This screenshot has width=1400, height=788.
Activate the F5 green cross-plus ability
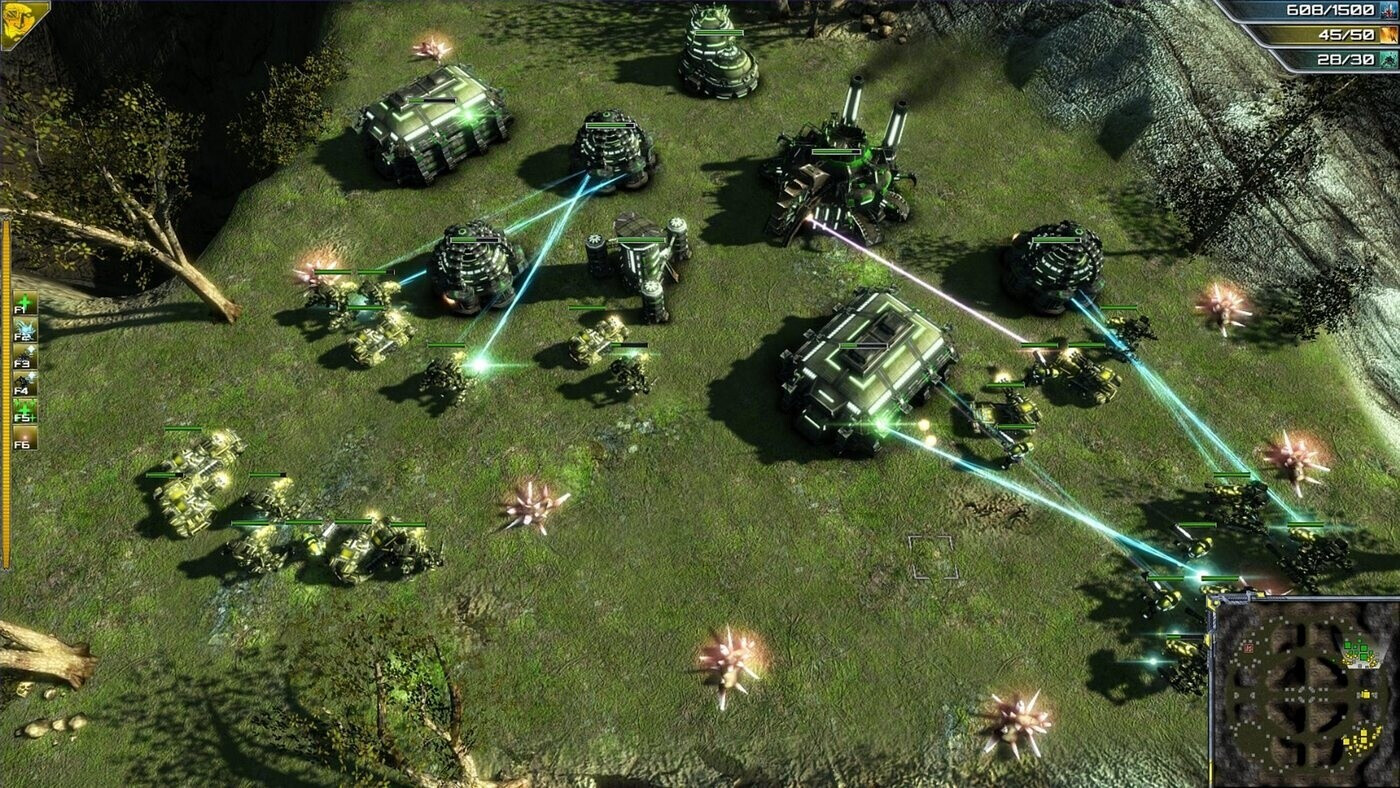pos(25,411)
